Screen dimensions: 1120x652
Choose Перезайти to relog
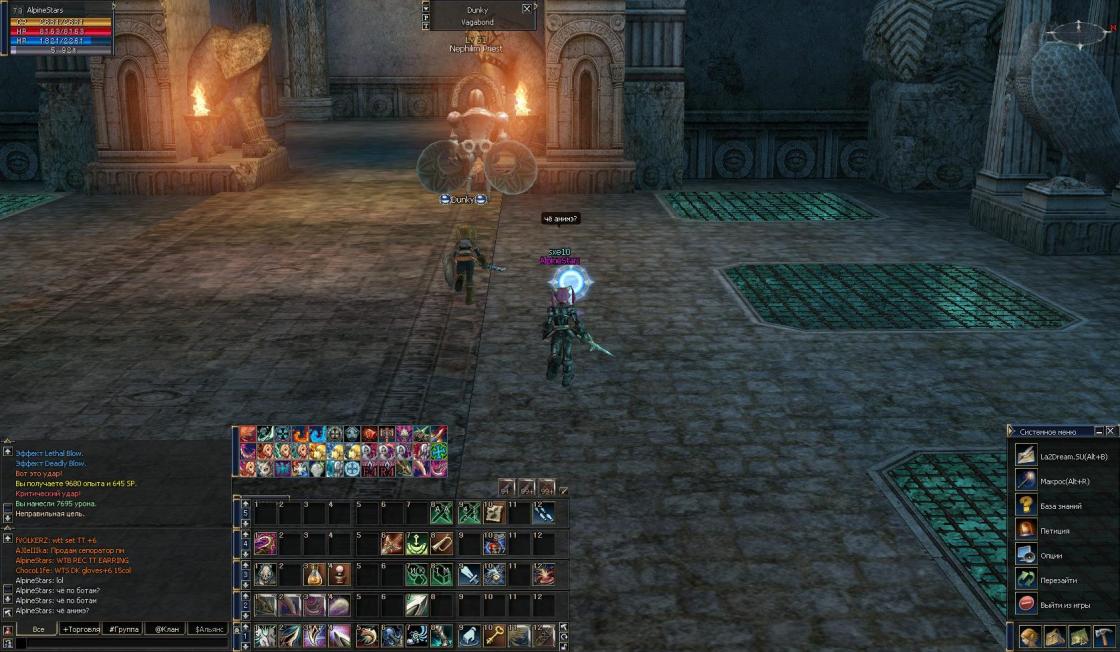[x=1055, y=579]
